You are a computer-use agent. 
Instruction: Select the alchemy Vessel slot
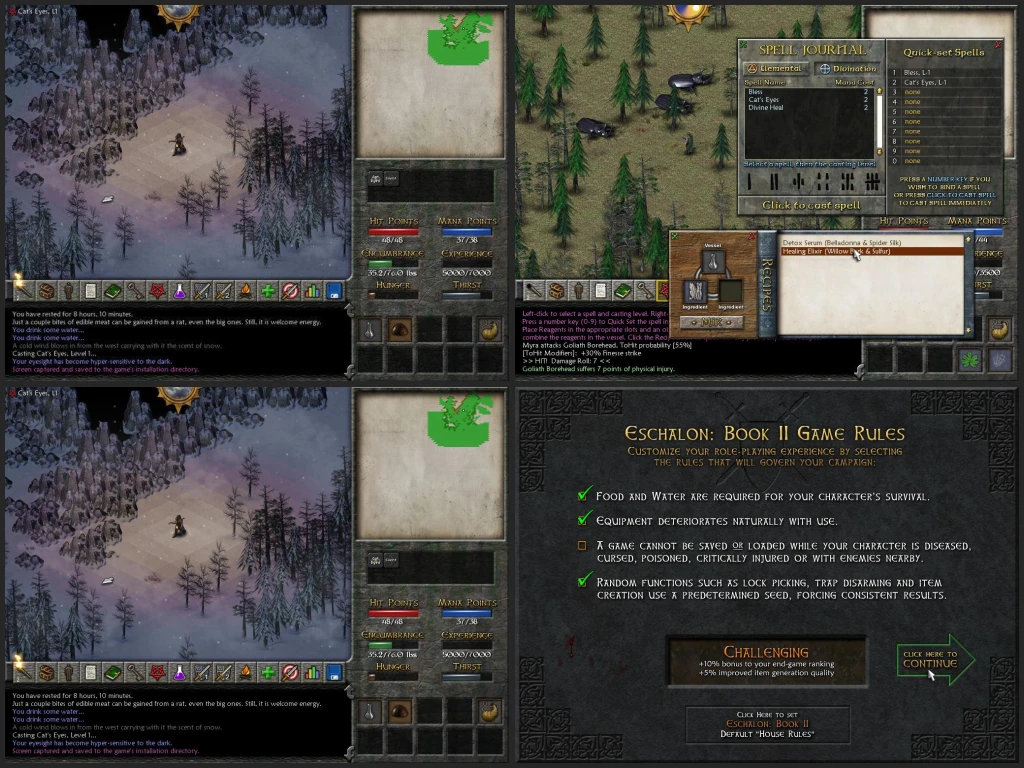(x=714, y=262)
